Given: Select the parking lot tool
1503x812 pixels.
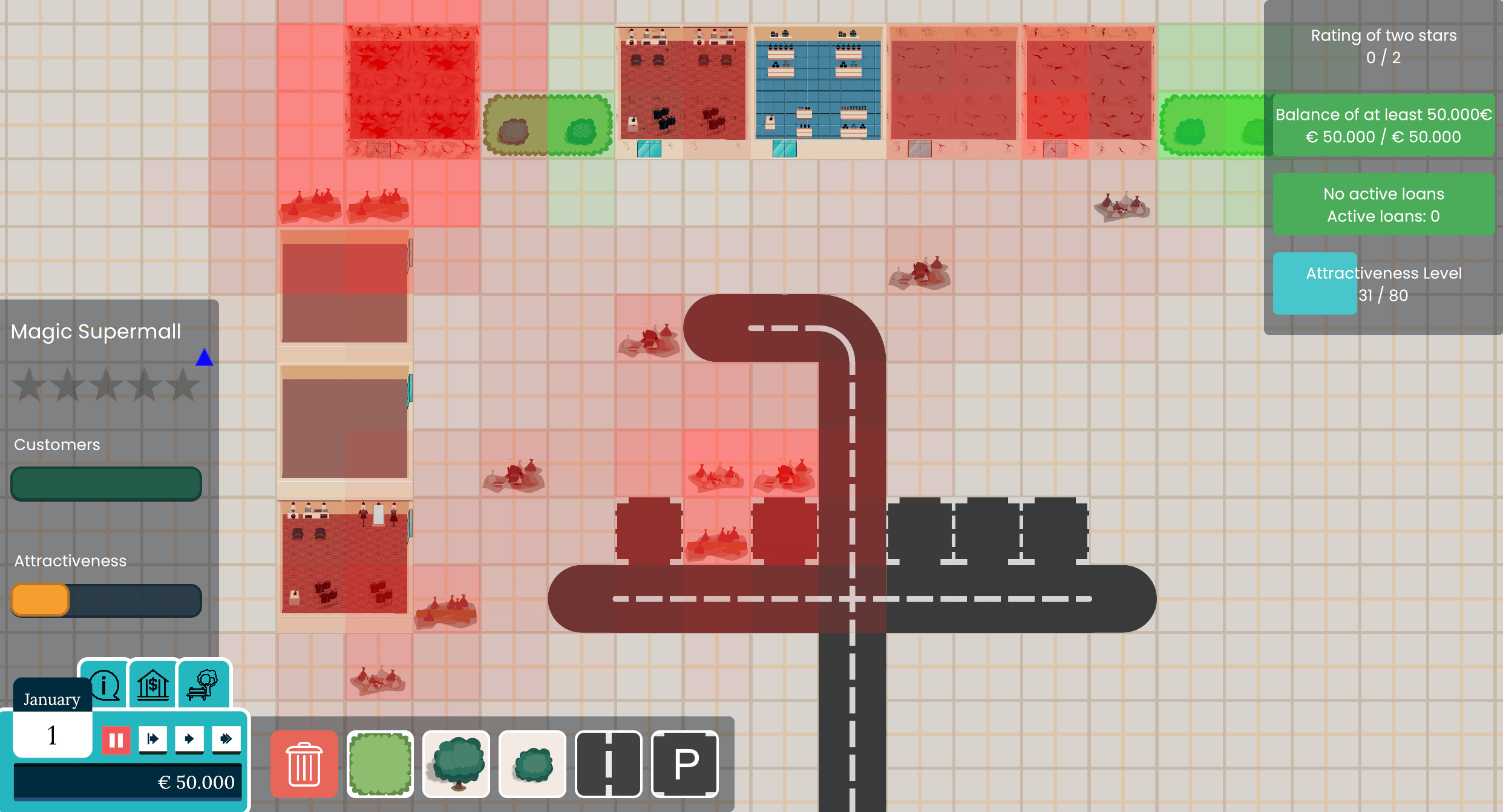Looking at the screenshot, I should click(x=684, y=764).
